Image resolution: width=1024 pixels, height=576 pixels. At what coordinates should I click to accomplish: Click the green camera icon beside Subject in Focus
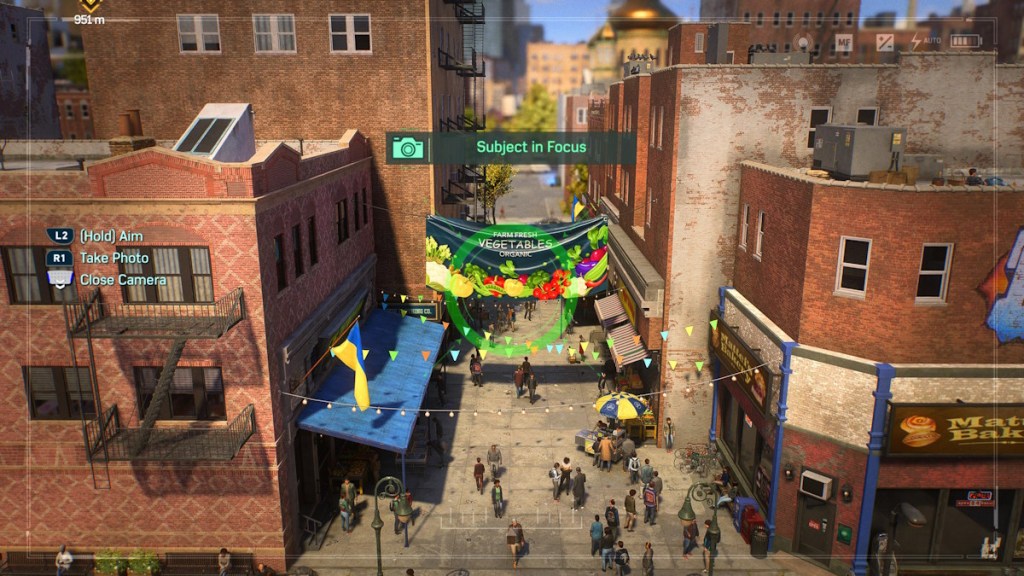tap(408, 148)
